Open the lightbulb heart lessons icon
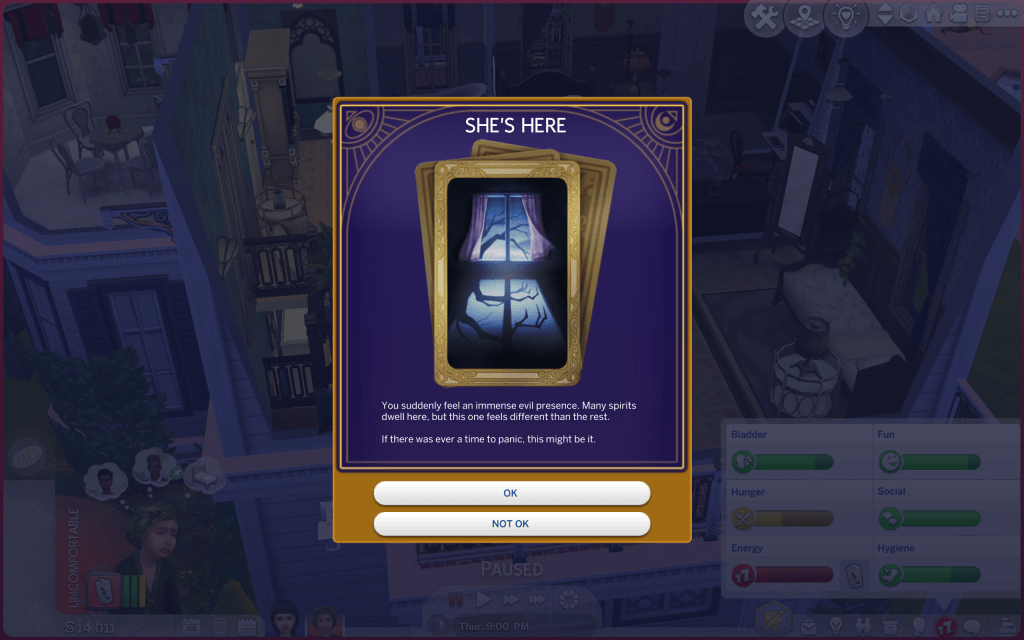The width and height of the screenshot is (1024, 640). point(846,18)
